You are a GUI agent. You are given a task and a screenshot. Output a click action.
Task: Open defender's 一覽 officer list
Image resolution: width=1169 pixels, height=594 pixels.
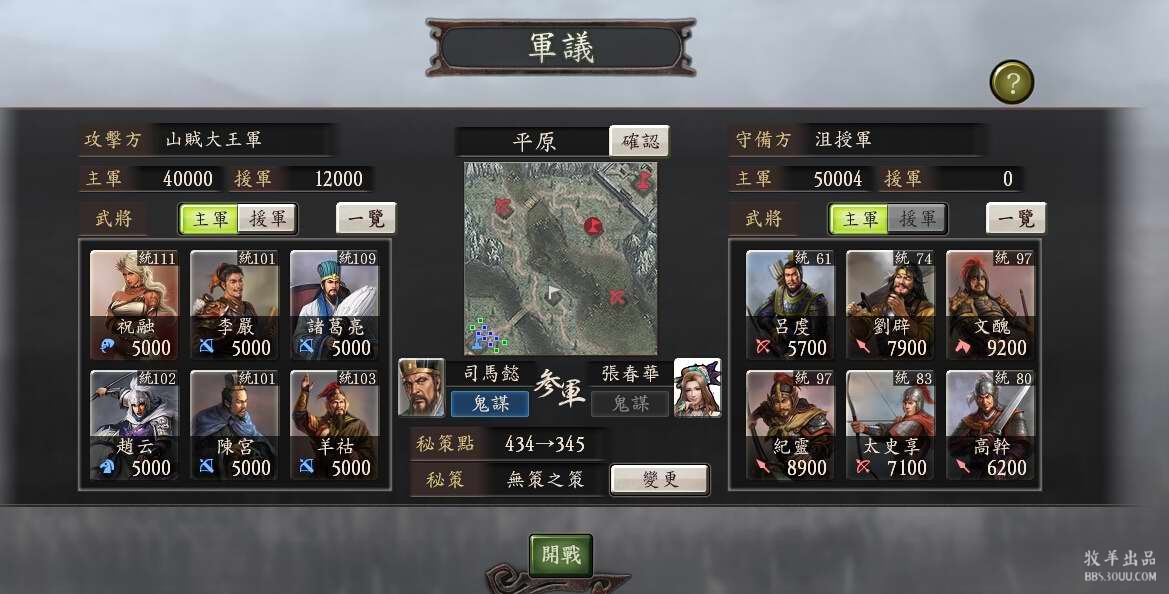tap(1016, 218)
